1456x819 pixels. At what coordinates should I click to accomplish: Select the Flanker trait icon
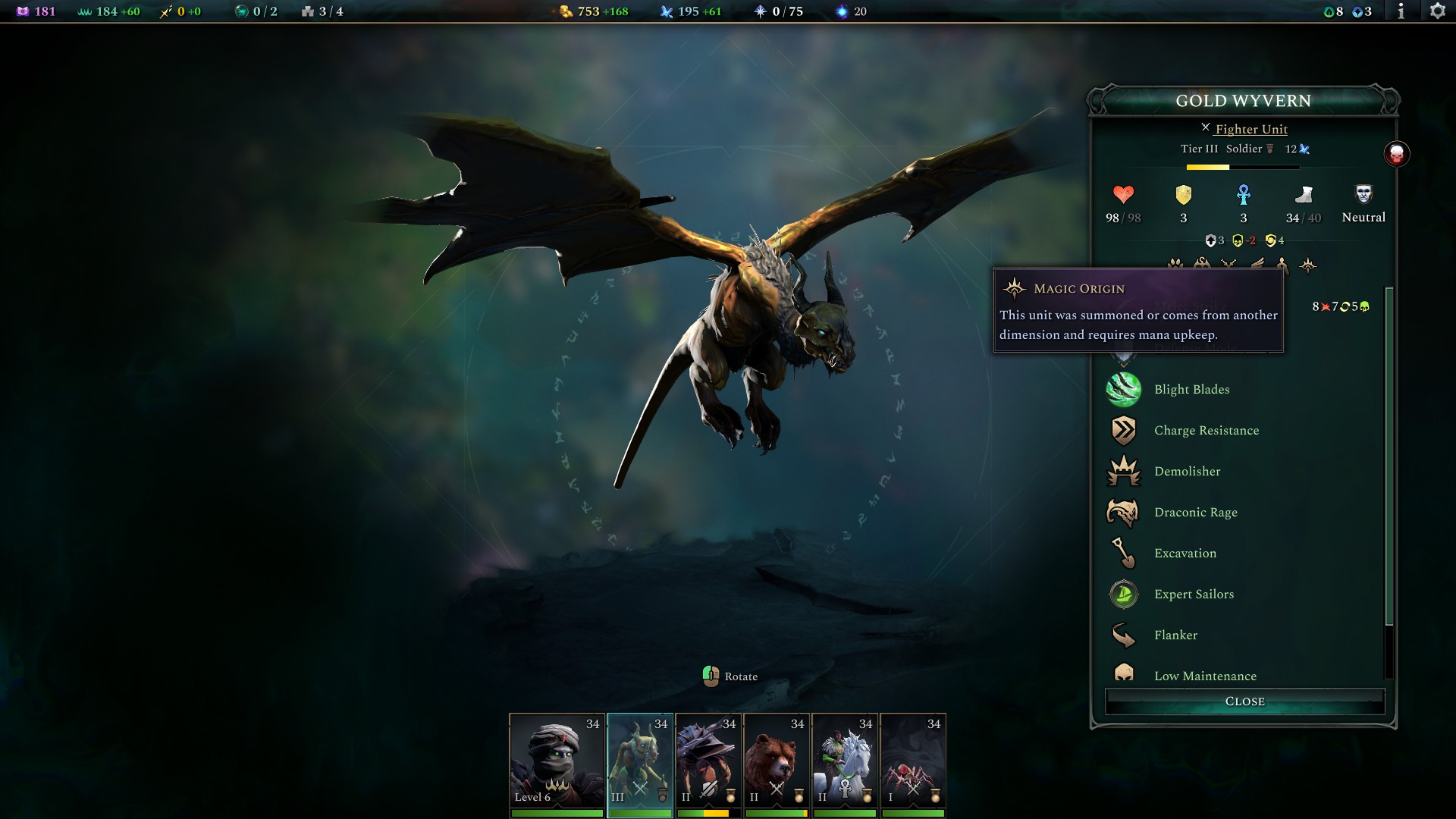coord(1124,635)
